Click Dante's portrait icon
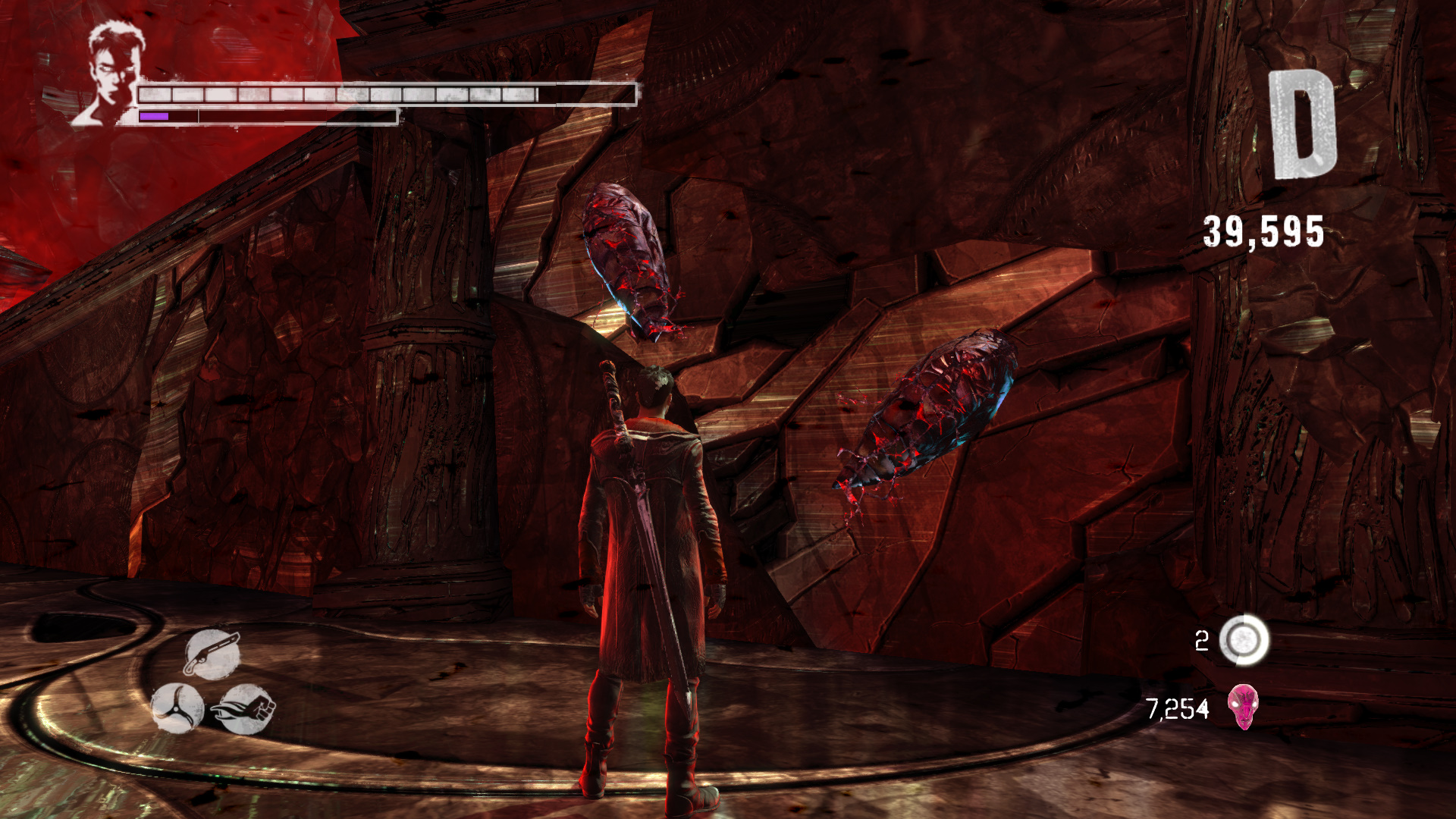The image size is (1456, 819). point(110,74)
